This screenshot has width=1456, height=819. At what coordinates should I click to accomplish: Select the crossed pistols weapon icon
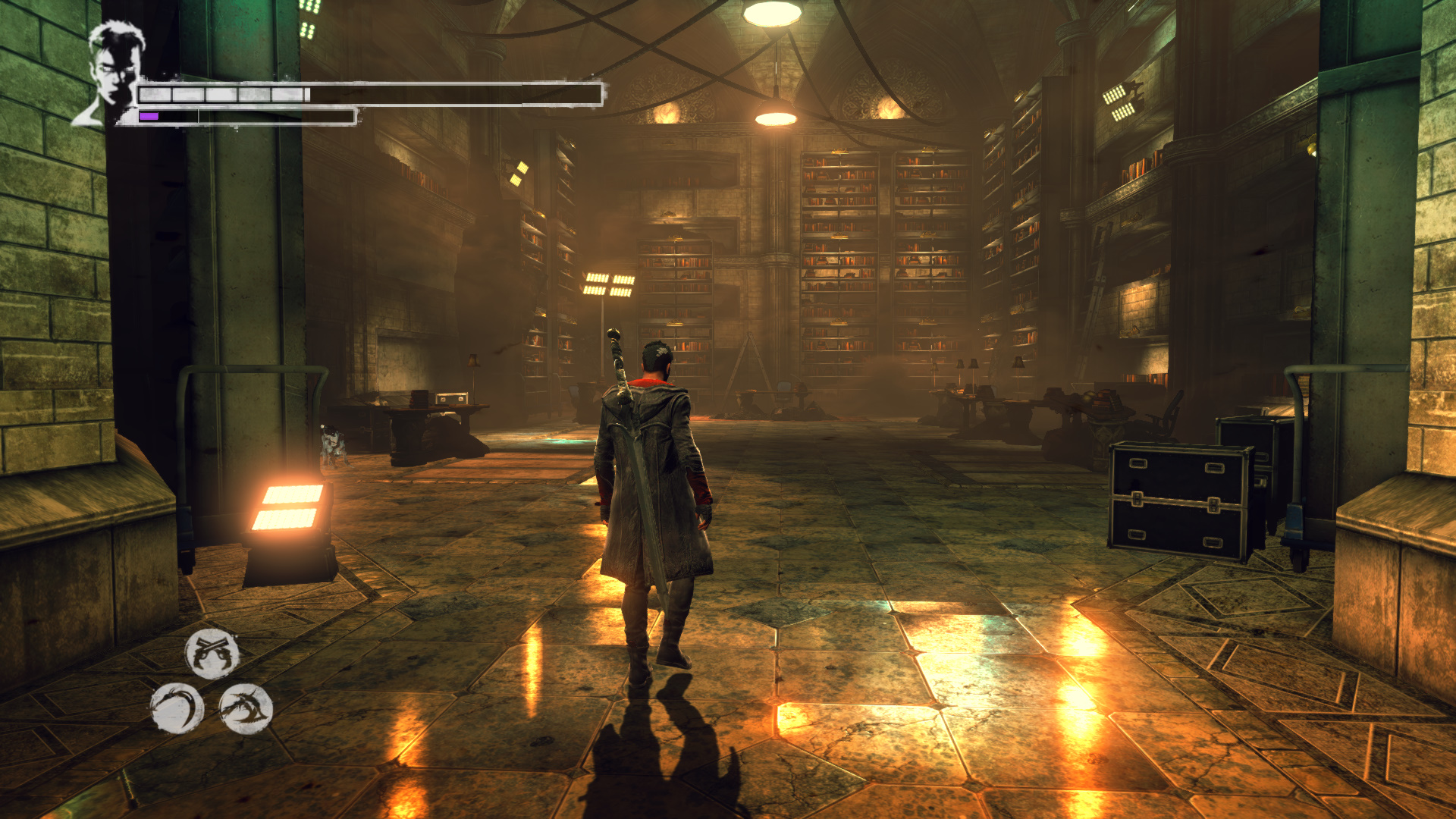point(212,654)
